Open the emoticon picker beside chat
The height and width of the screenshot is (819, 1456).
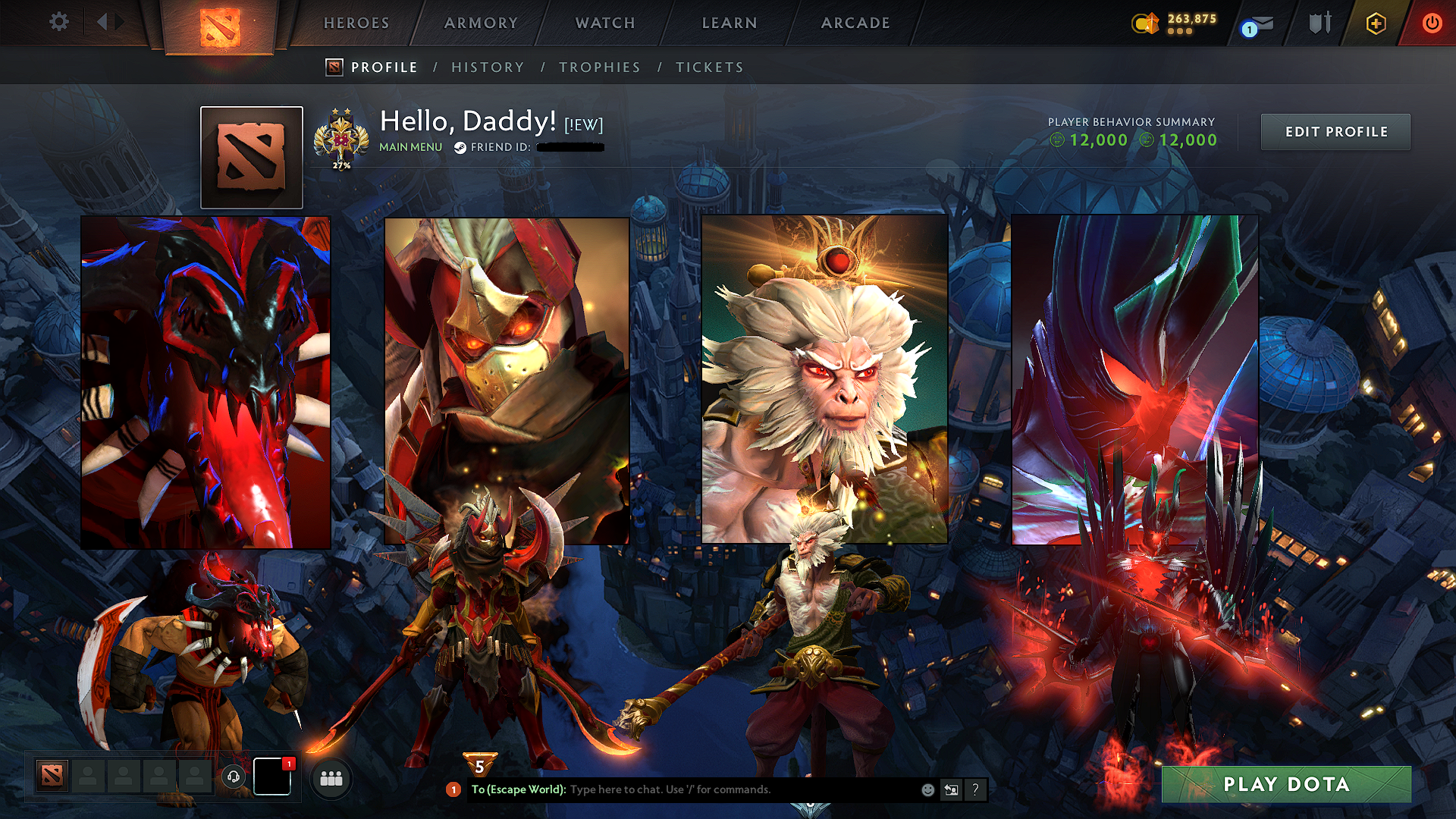pos(927,789)
